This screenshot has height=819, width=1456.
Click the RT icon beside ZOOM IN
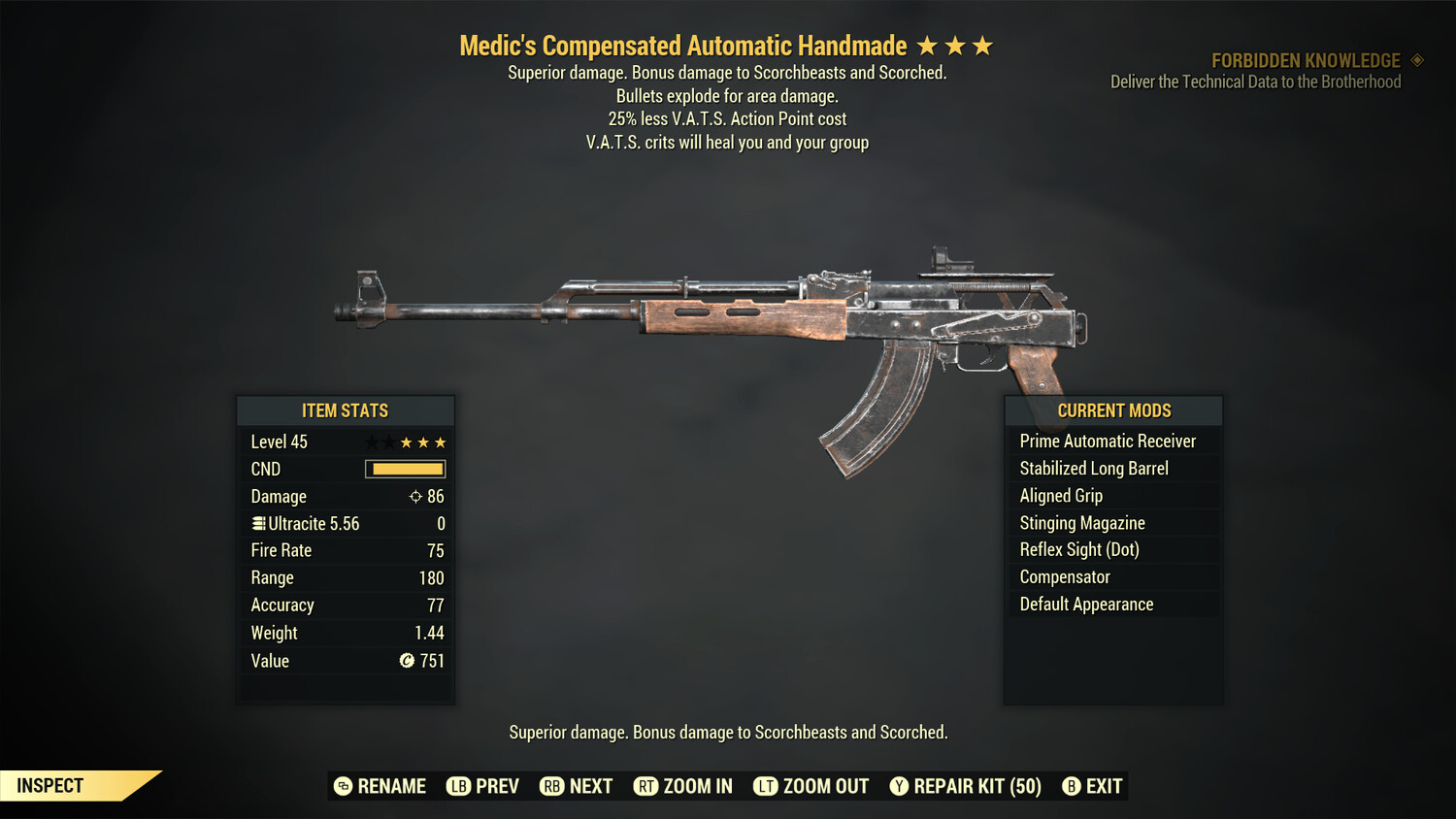(x=646, y=786)
